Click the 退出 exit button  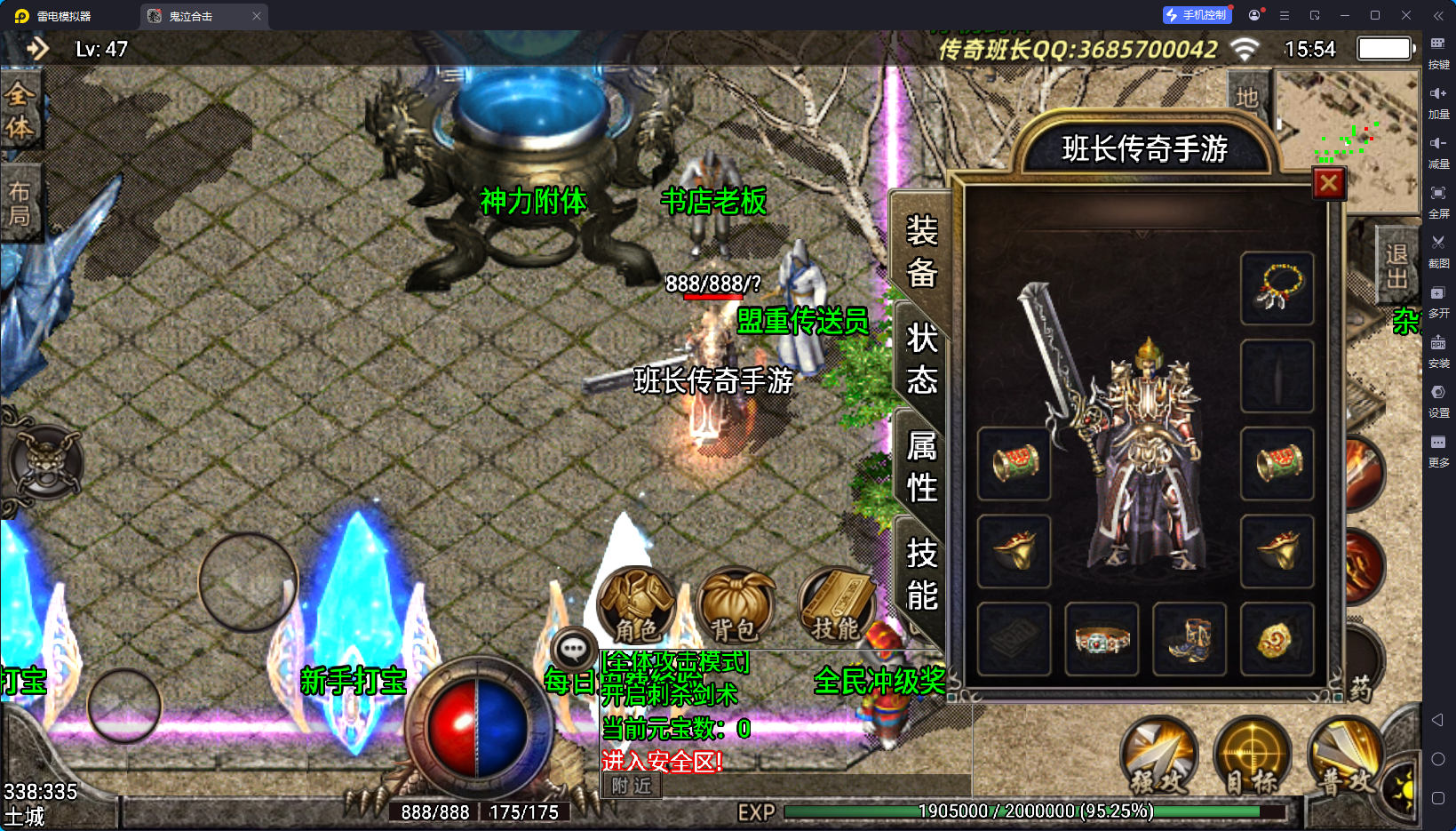[x=1396, y=267]
